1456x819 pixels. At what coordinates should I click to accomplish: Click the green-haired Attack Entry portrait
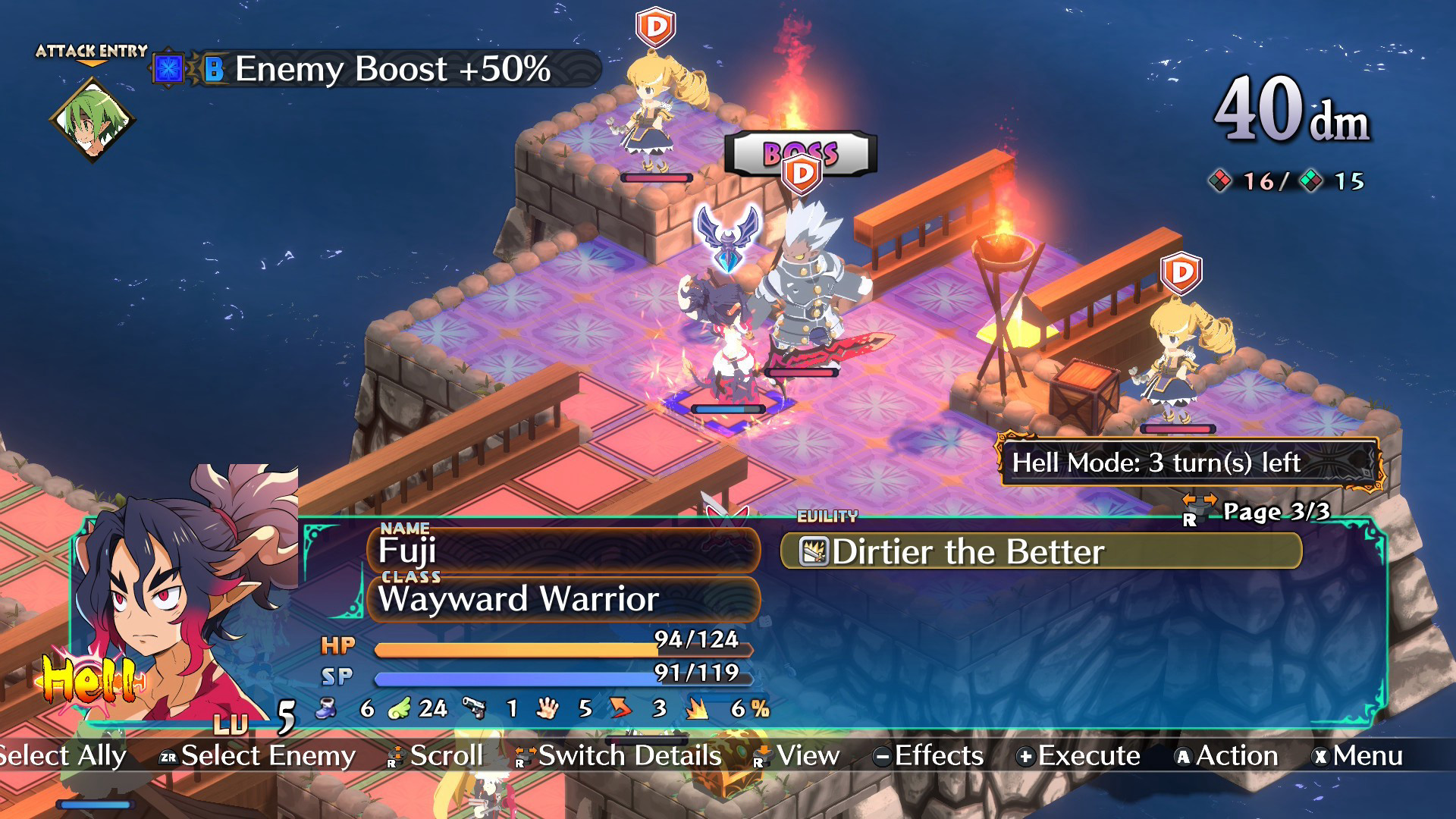pos(92,120)
